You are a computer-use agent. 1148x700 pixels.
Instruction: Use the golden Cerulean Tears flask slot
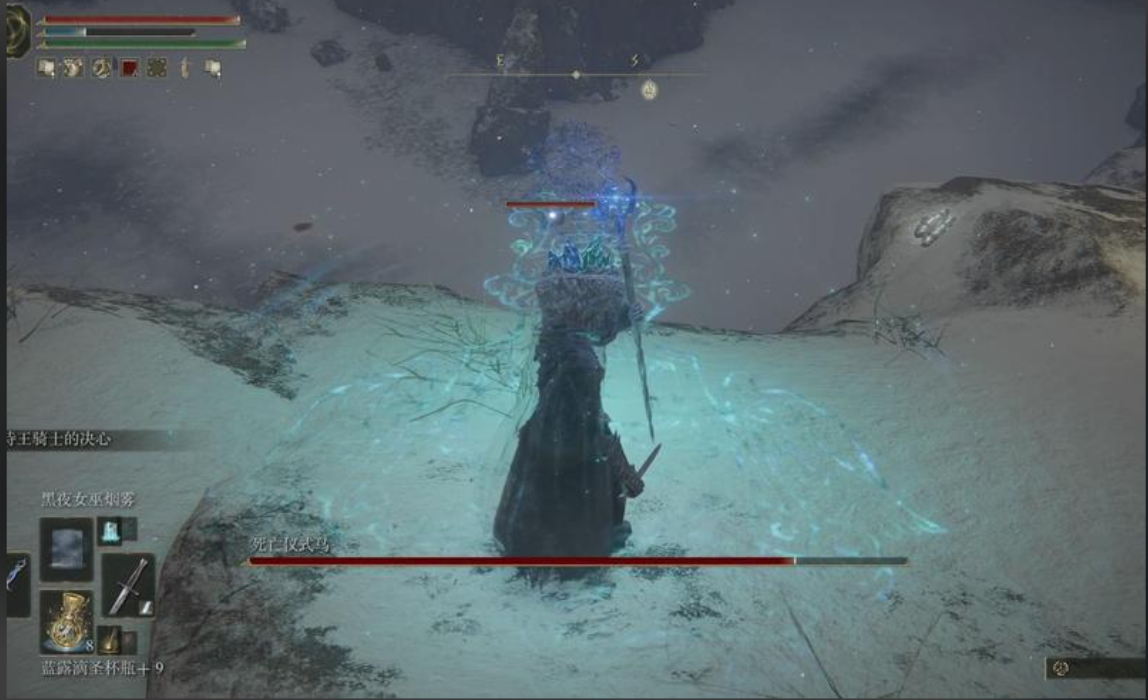point(66,620)
